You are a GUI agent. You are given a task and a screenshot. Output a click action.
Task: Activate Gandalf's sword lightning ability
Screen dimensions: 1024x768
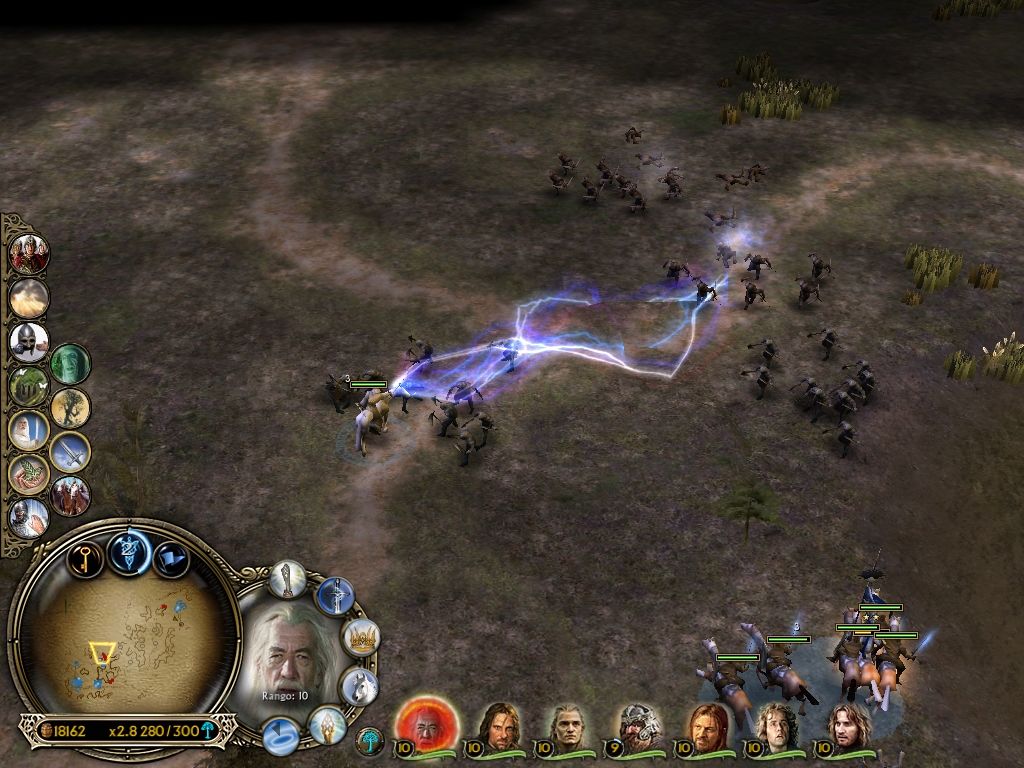[x=335, y=597]
